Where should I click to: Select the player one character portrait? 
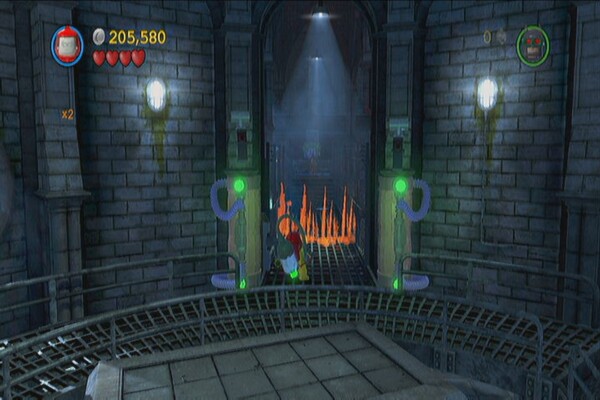coord(68,45)
